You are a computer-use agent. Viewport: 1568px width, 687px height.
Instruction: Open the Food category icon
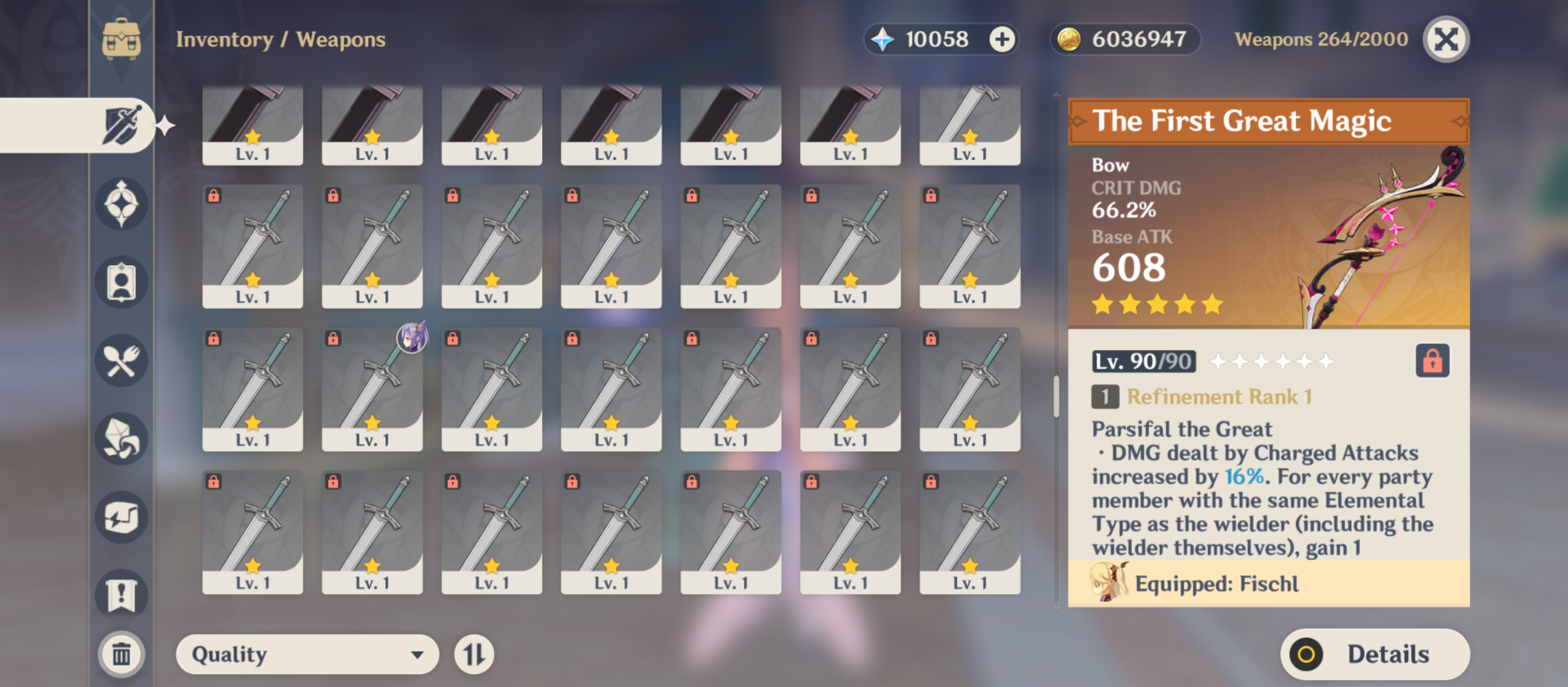click(122, 360)
